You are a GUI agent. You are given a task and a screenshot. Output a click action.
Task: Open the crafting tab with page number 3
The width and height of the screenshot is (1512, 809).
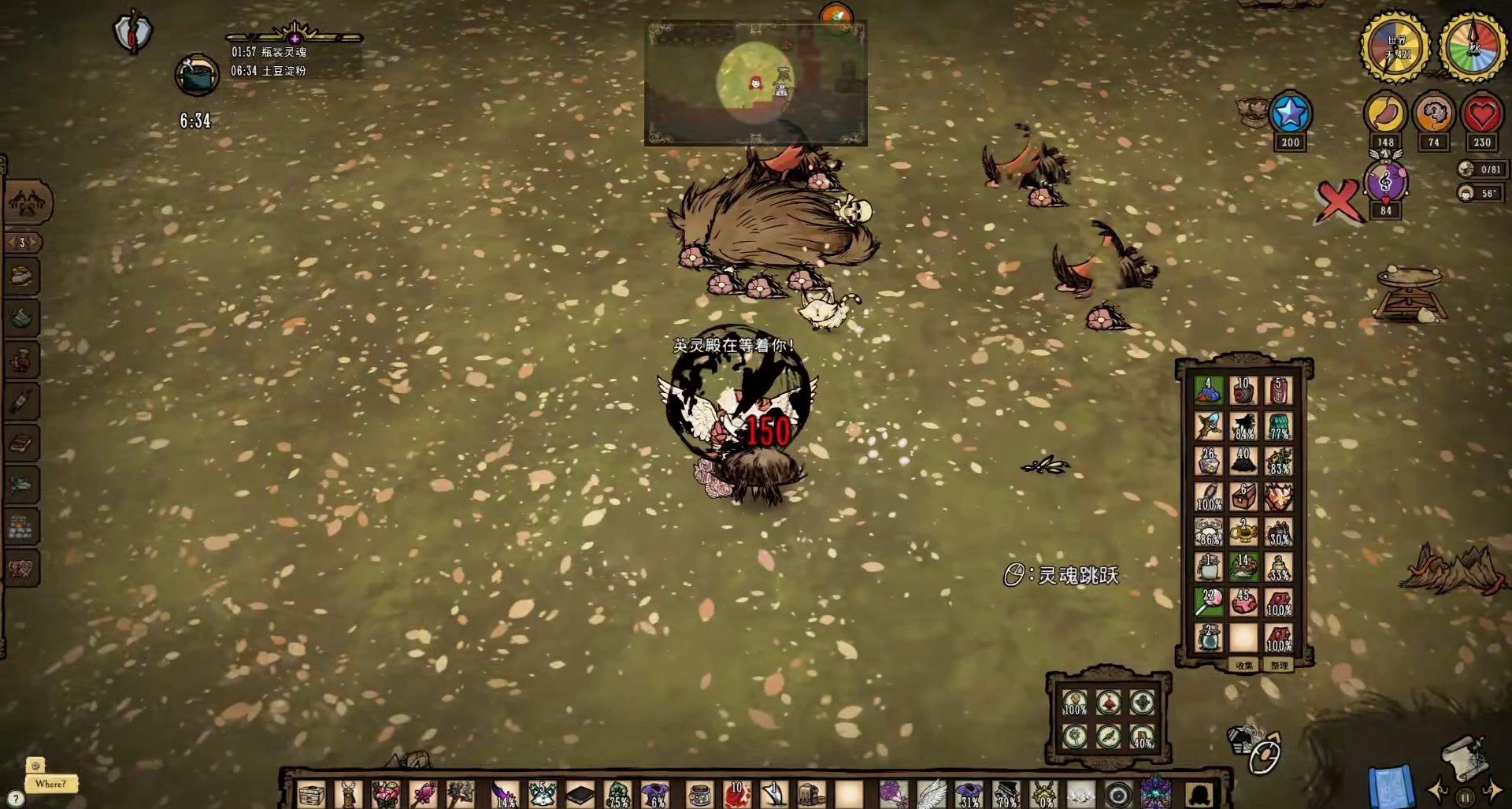click(x=22, y=243)
